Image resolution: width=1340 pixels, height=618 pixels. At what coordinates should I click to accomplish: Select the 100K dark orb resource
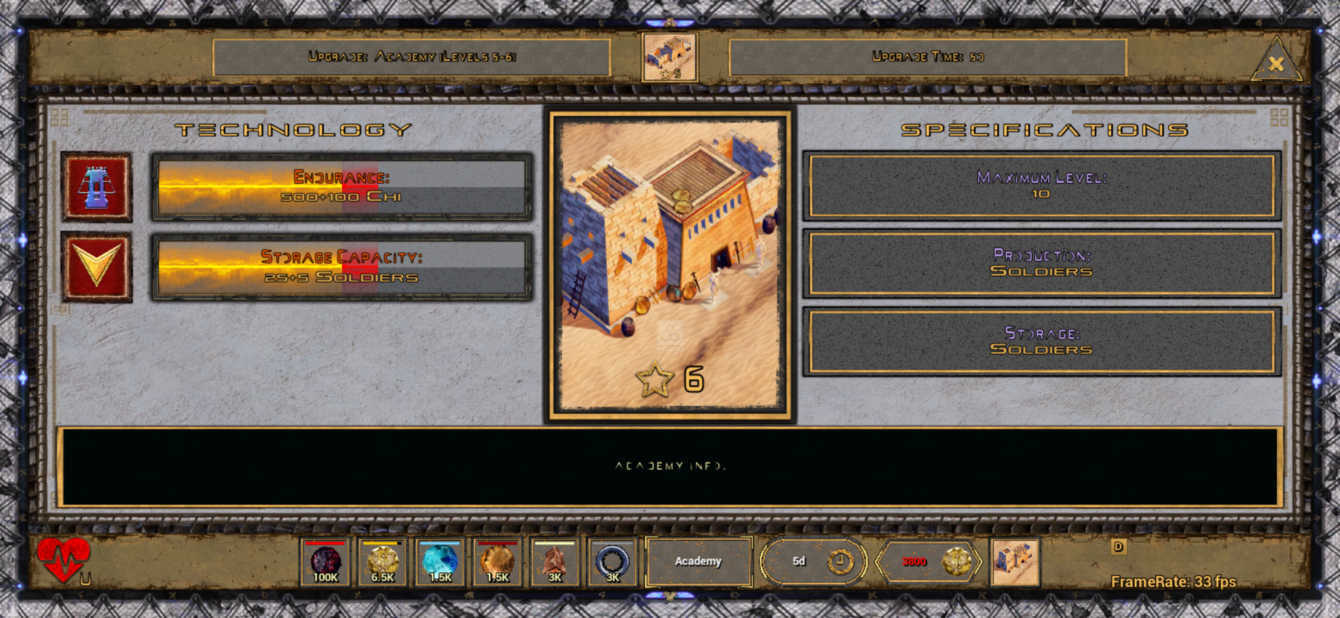(x=326, y=563)
